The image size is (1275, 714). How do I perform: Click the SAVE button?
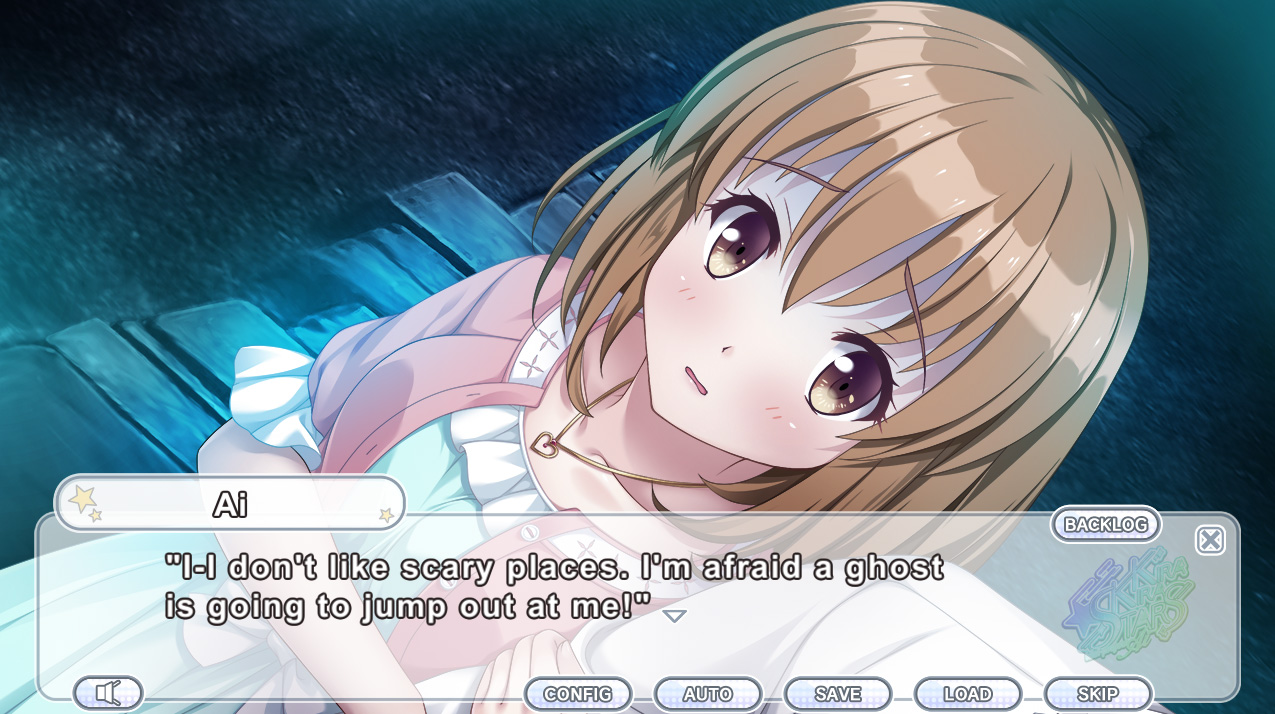pyautogui.click(x=838, y=694)
